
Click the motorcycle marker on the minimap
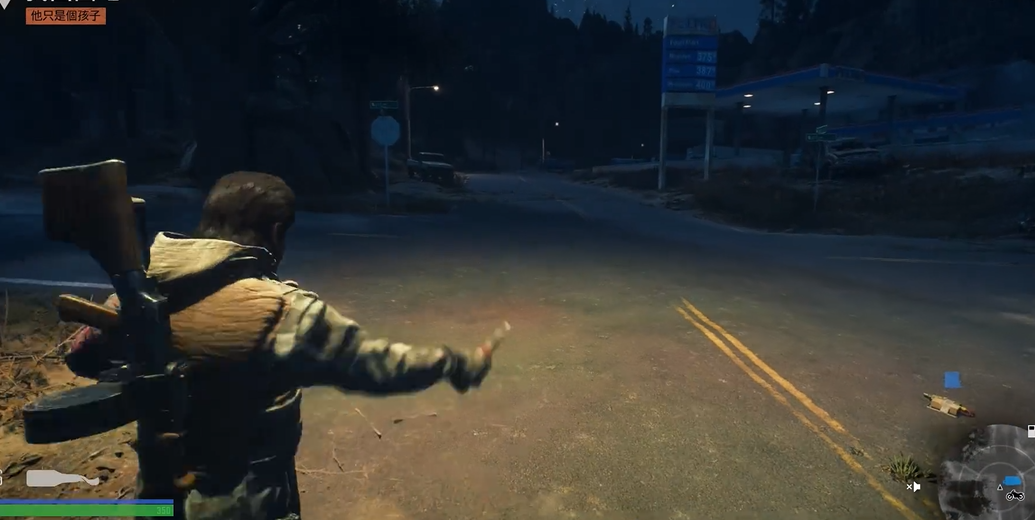coord(1015,495)
